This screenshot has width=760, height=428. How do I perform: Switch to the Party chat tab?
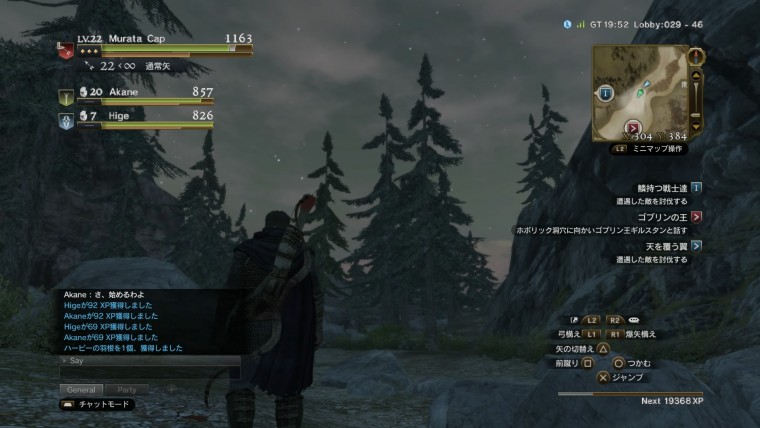click(x=127, y=389)
